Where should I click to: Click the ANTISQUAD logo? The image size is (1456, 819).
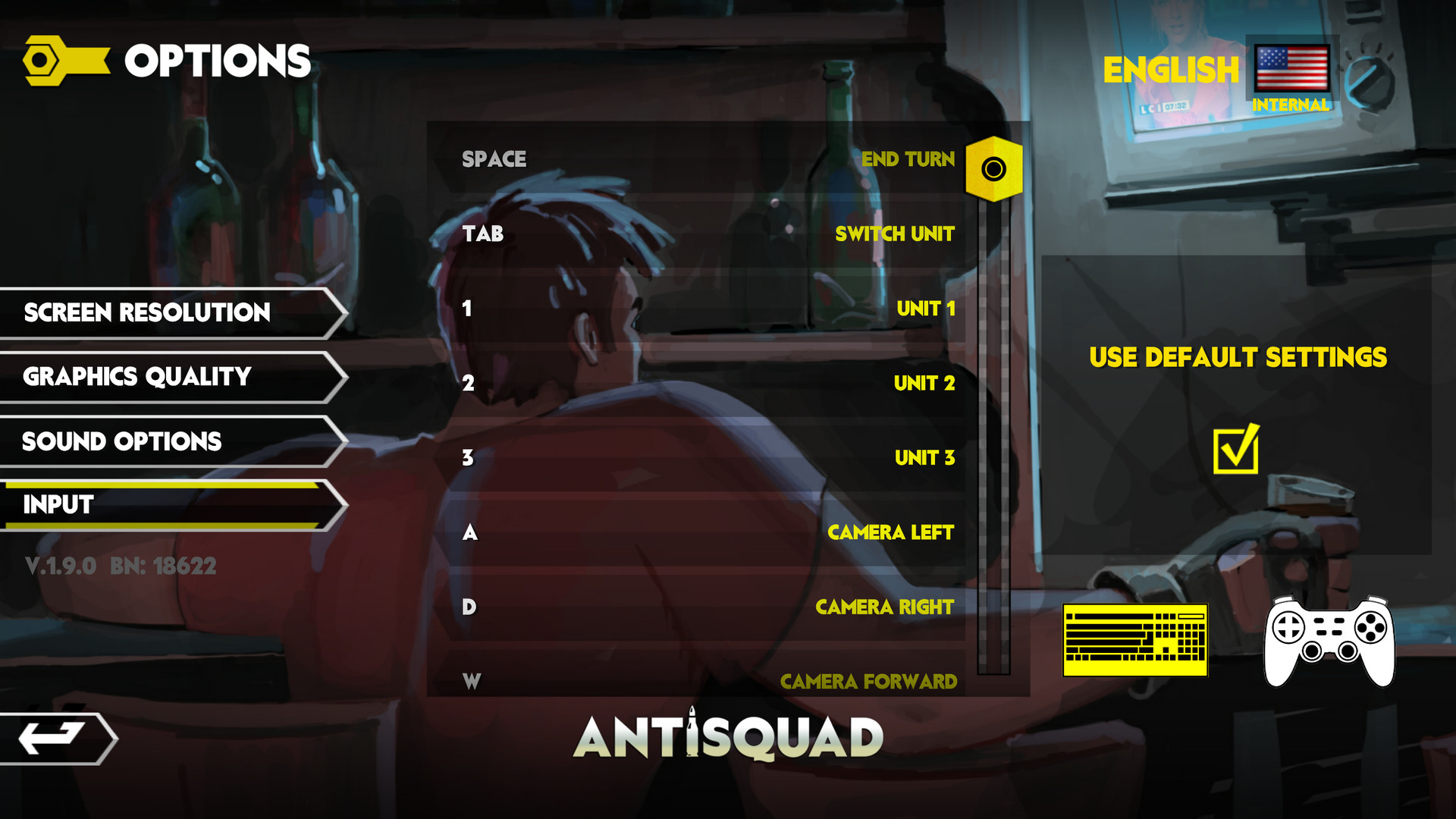tap(730, 735)
